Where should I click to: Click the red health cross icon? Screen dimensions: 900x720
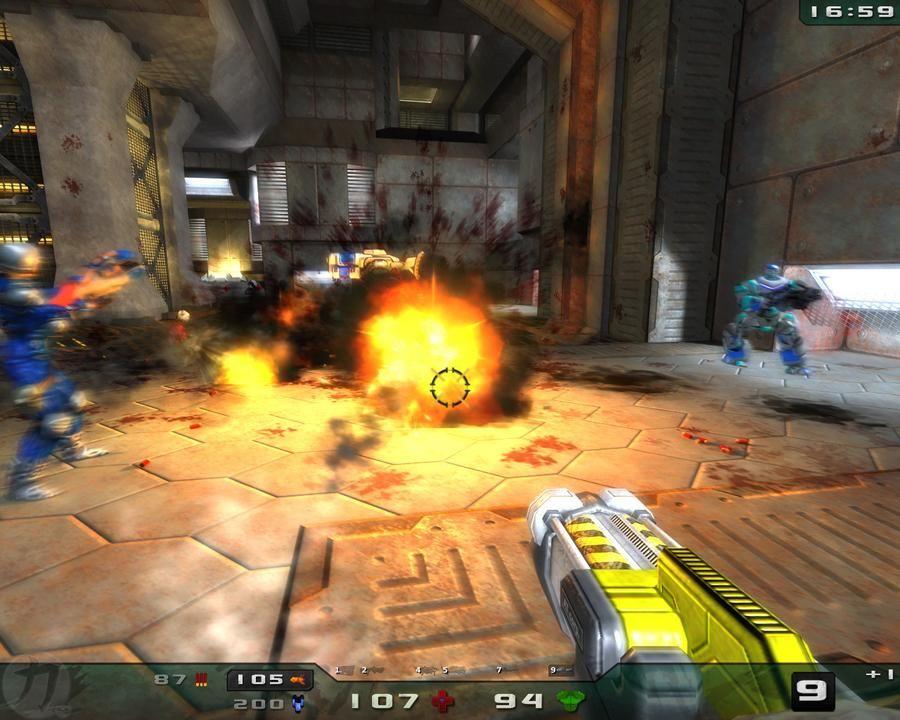point(443,701)
